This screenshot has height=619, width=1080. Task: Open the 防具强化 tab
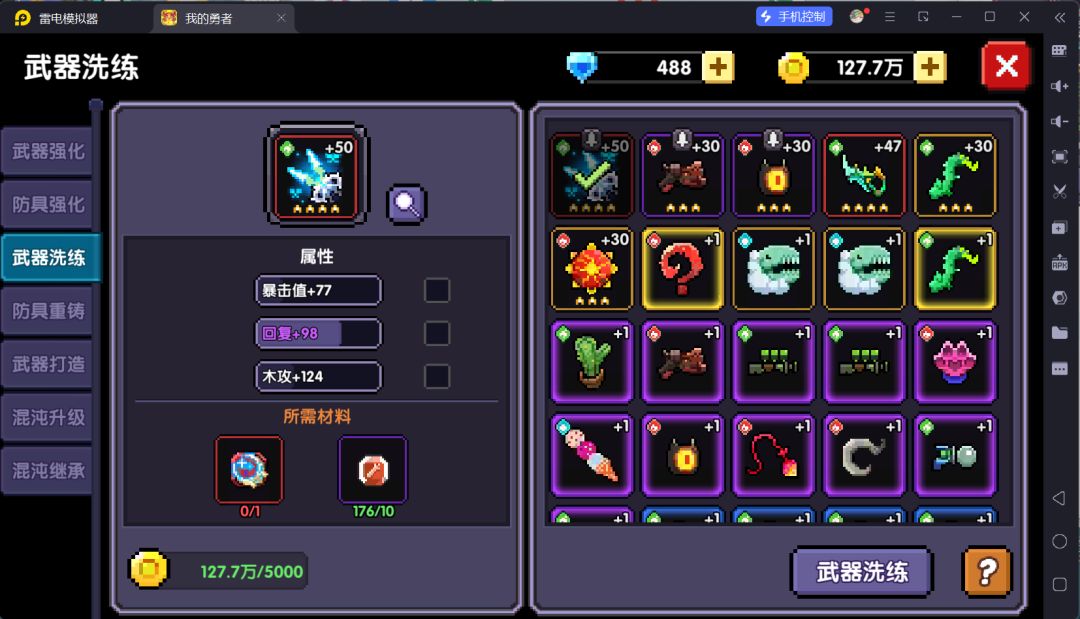[x=48, y=205]
